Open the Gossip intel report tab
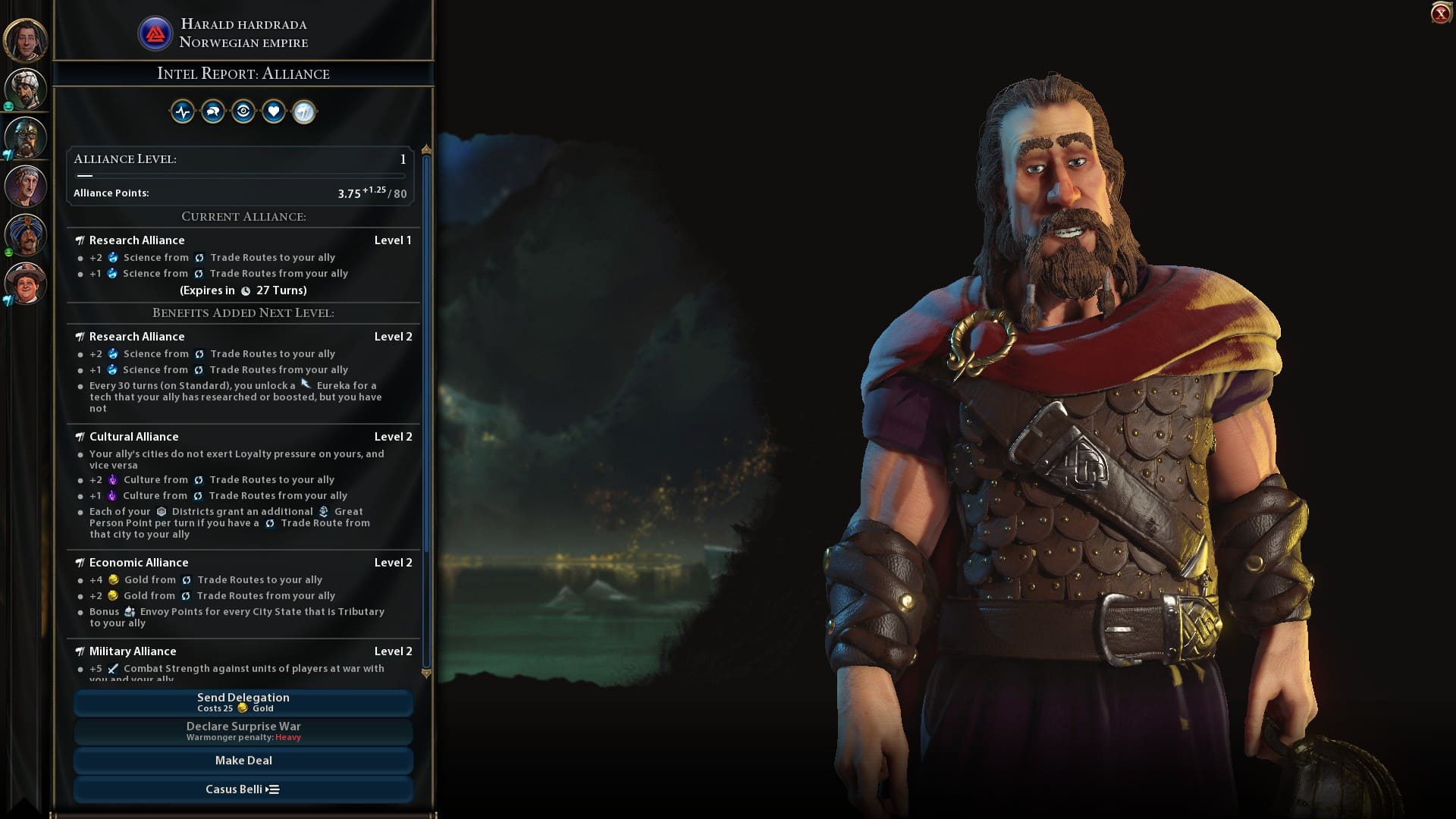Screen dimensions: 1456x819 click(212, 111)
